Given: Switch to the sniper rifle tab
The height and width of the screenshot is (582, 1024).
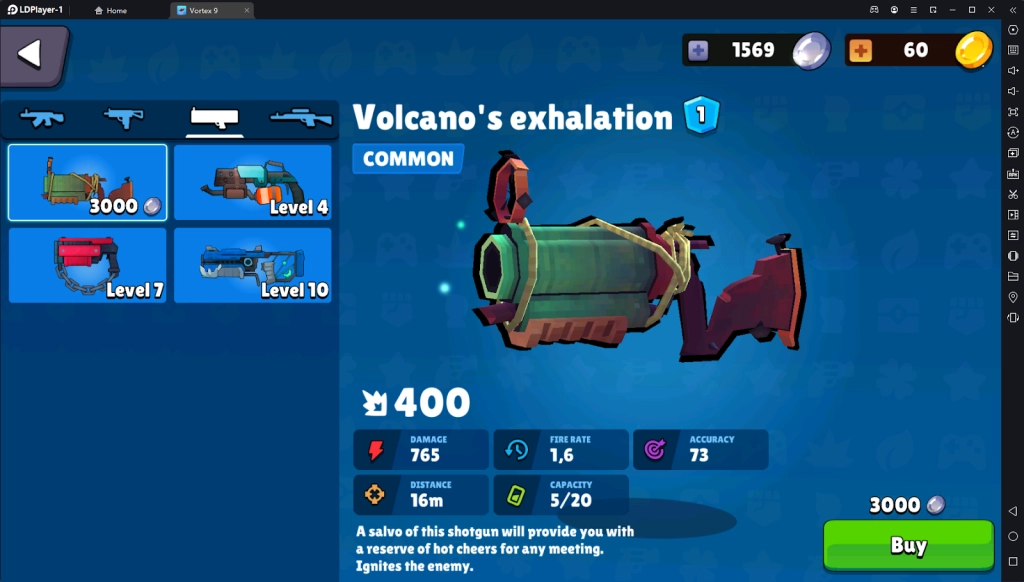Looking at the screenshot, I should point(300,118).
